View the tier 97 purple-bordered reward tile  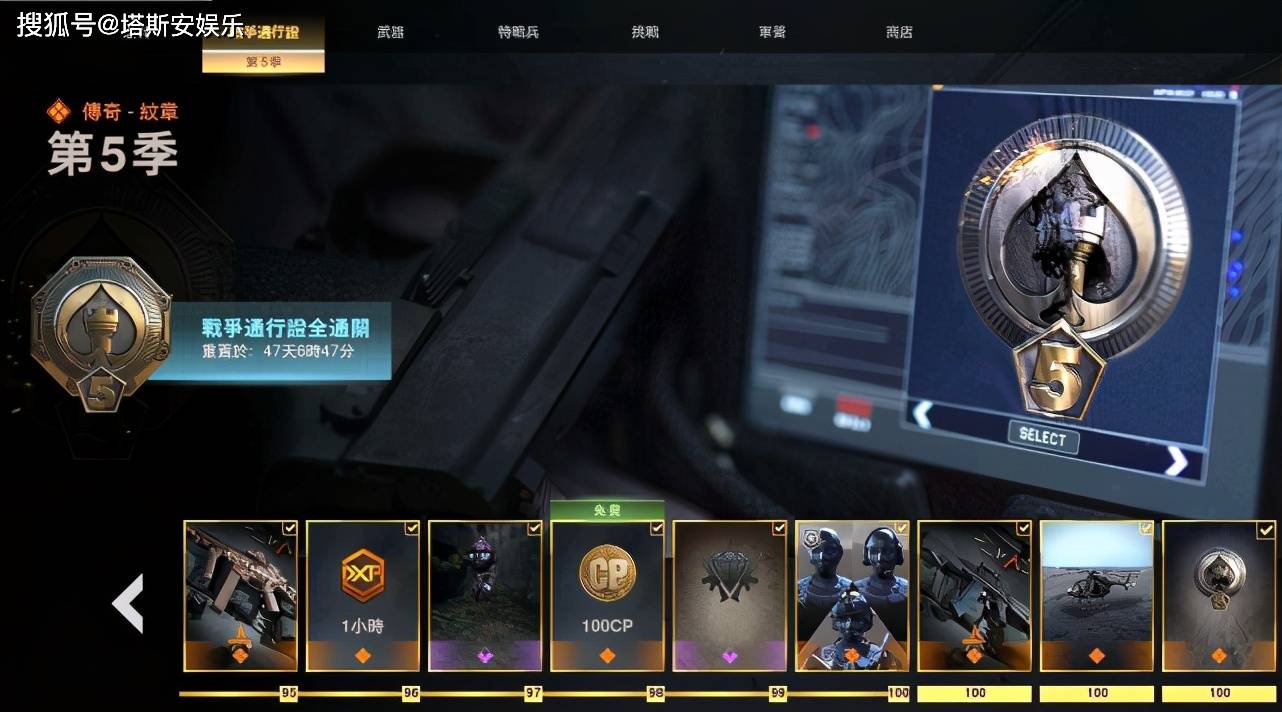click(x=485, y=596)
